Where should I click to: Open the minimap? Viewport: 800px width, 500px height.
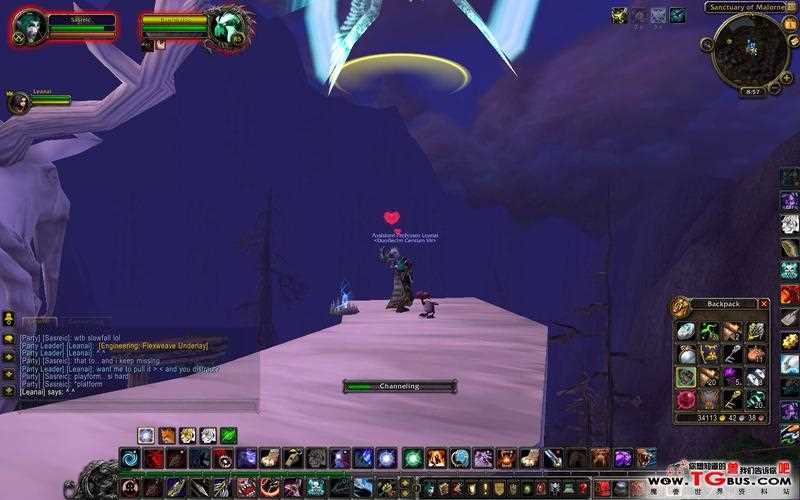point(750,47)
